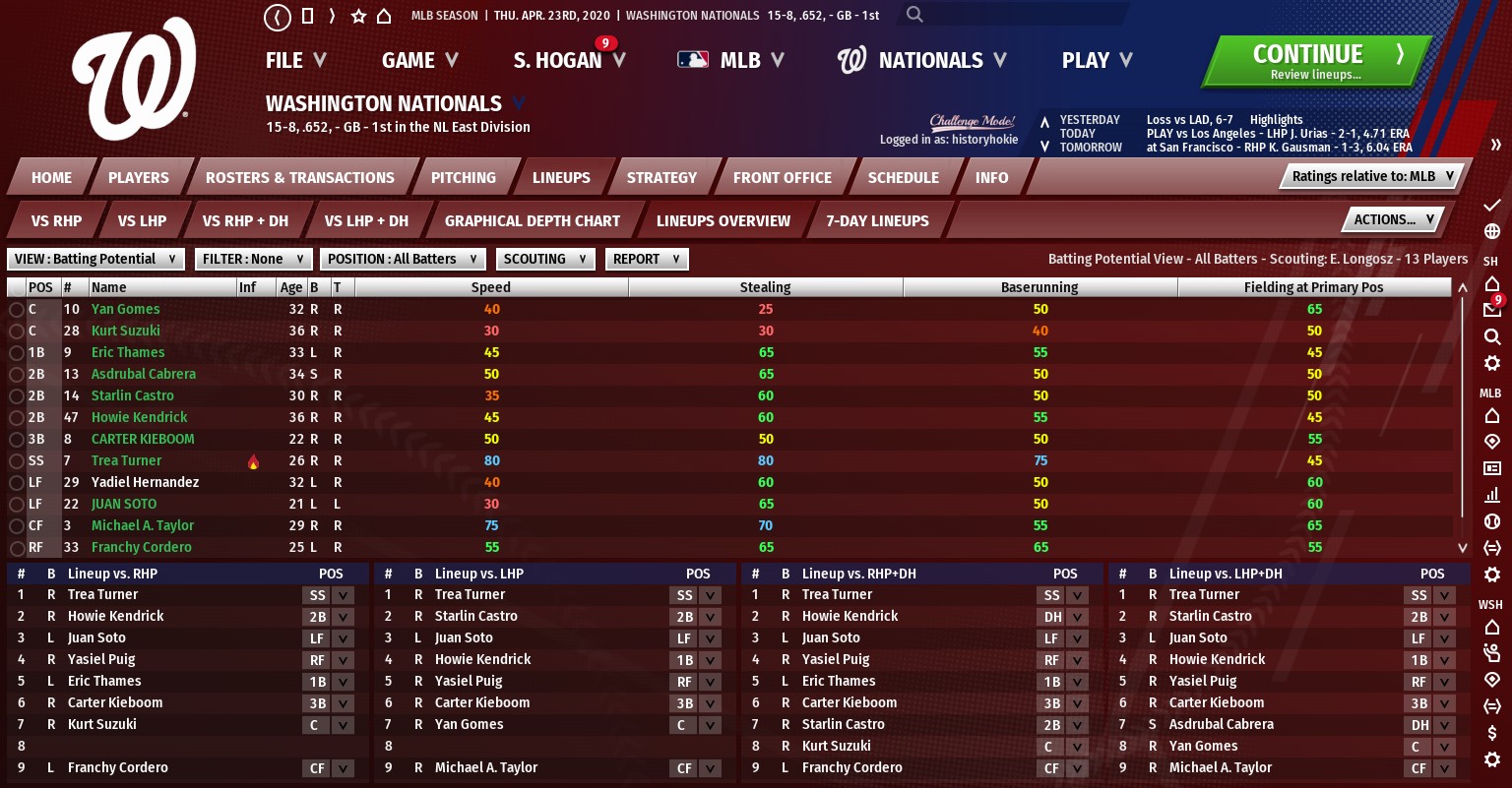Open the Batting Potential view dropdown
This screenshot has width=1512, height=788.
click(95, 259)
